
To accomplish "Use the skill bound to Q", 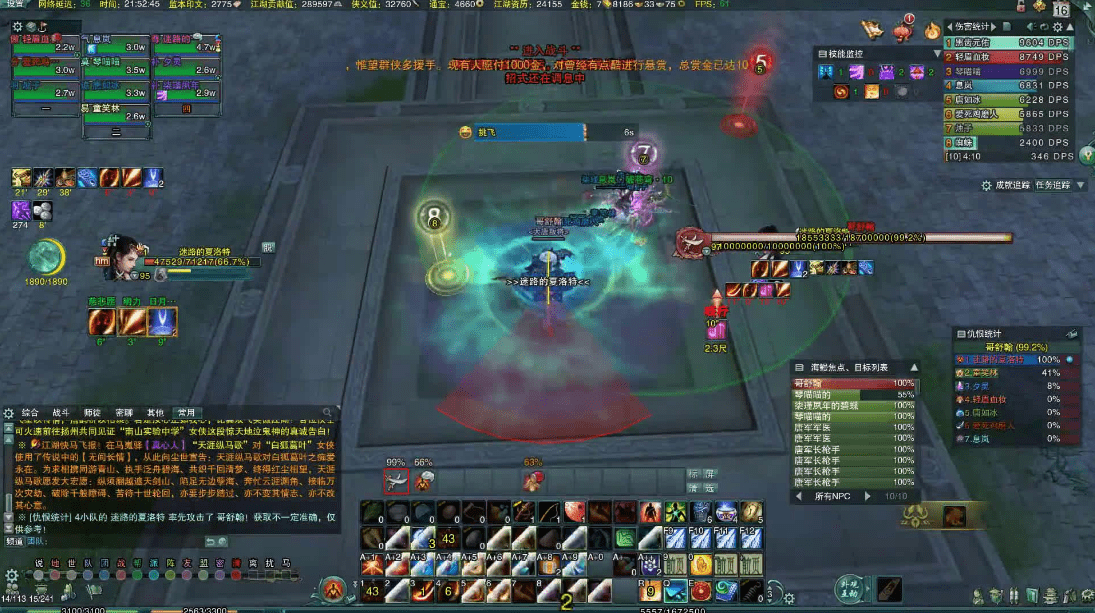I will pyautogui.click(x=674, y=590).
